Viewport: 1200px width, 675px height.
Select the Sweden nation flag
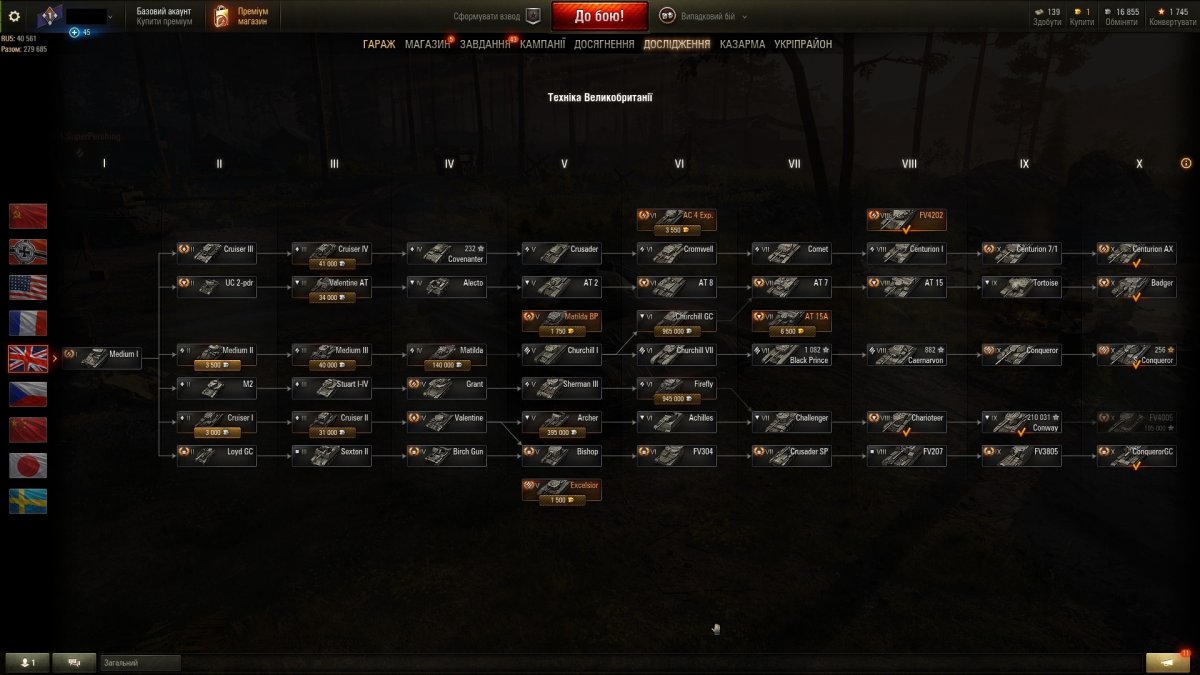pos(28,501)
